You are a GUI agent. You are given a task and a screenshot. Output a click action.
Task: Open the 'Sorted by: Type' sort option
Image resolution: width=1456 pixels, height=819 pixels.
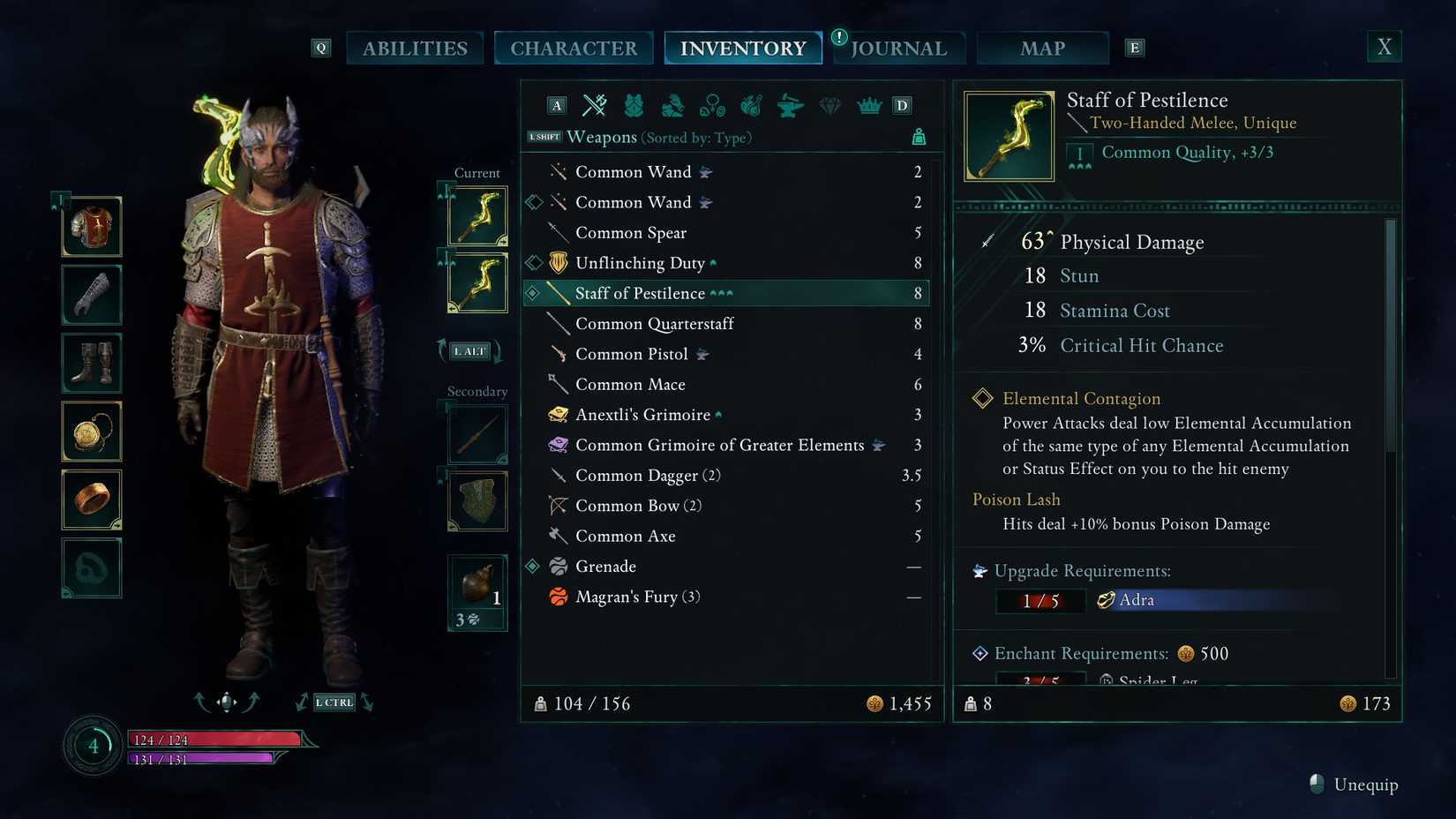pyautogui.click(x=697, y=138)
